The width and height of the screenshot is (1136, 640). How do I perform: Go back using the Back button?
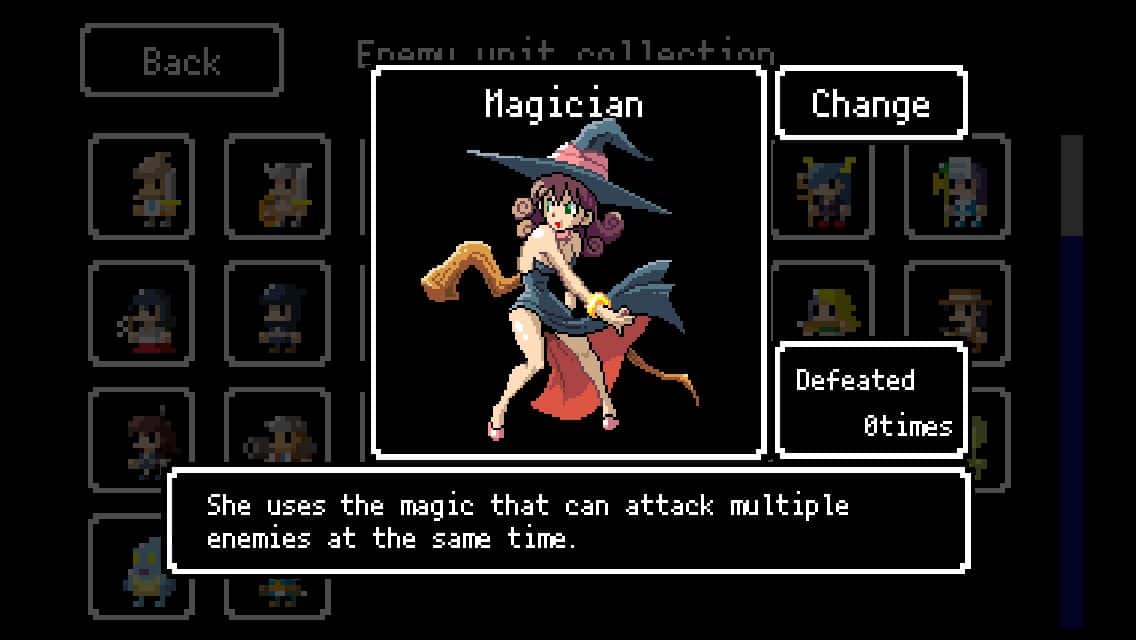pos(181,61)
